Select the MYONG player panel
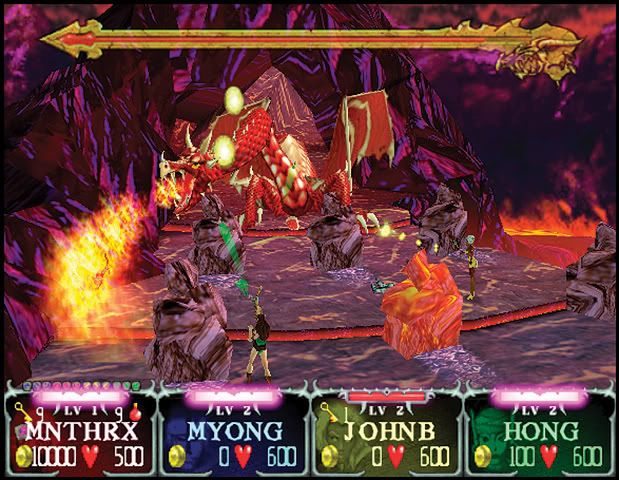 point(232,432)
